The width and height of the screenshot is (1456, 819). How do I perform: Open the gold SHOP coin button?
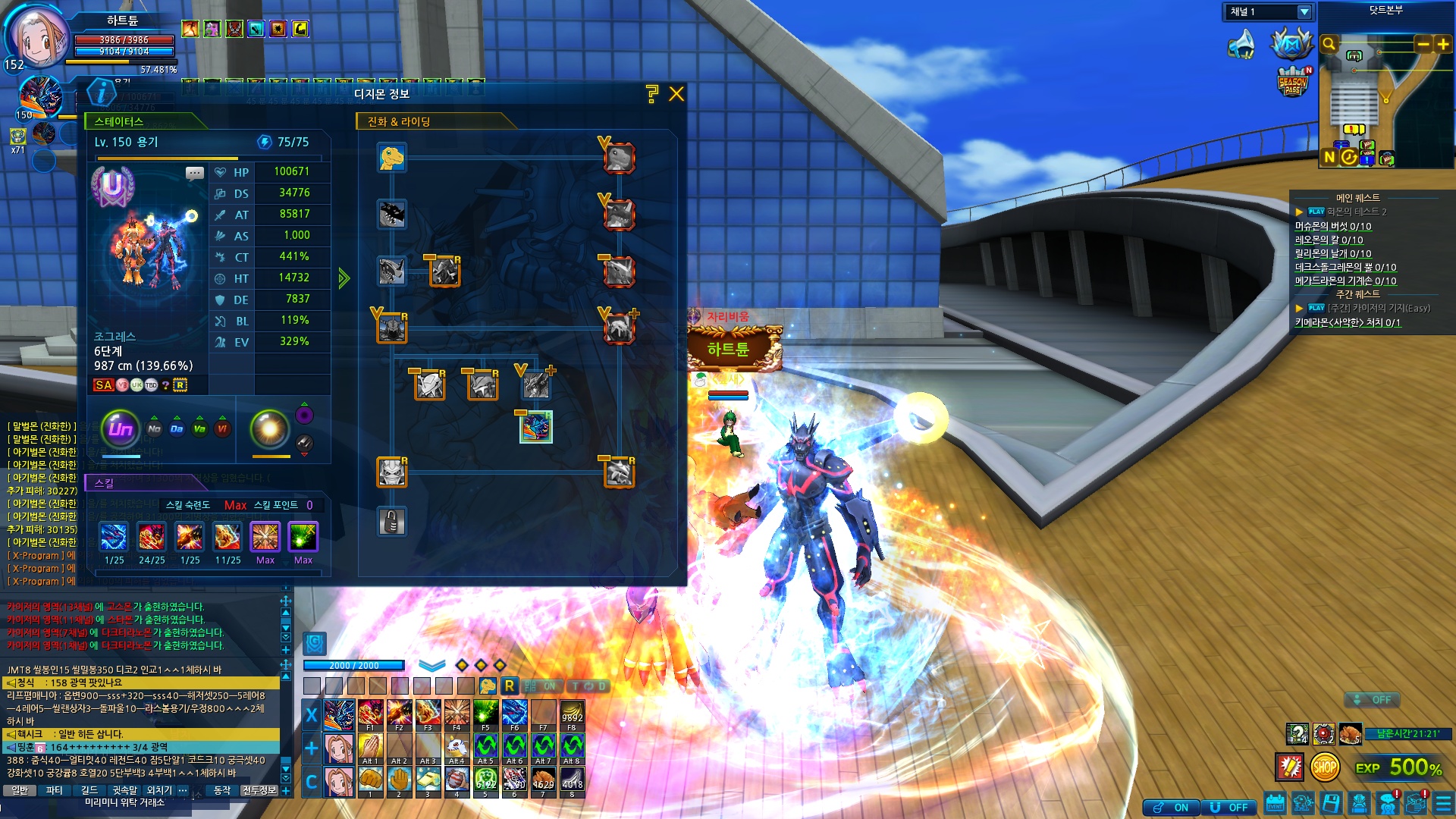tap(1324, 767)
